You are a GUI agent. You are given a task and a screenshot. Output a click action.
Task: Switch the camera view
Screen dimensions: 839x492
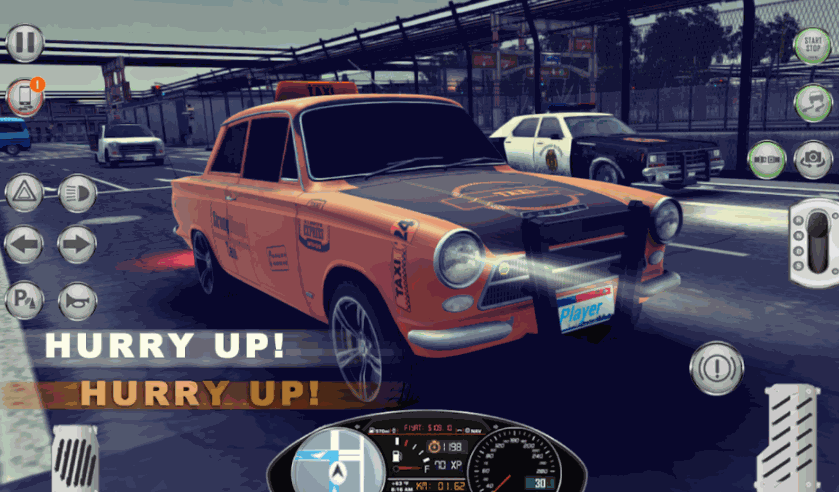813,160
